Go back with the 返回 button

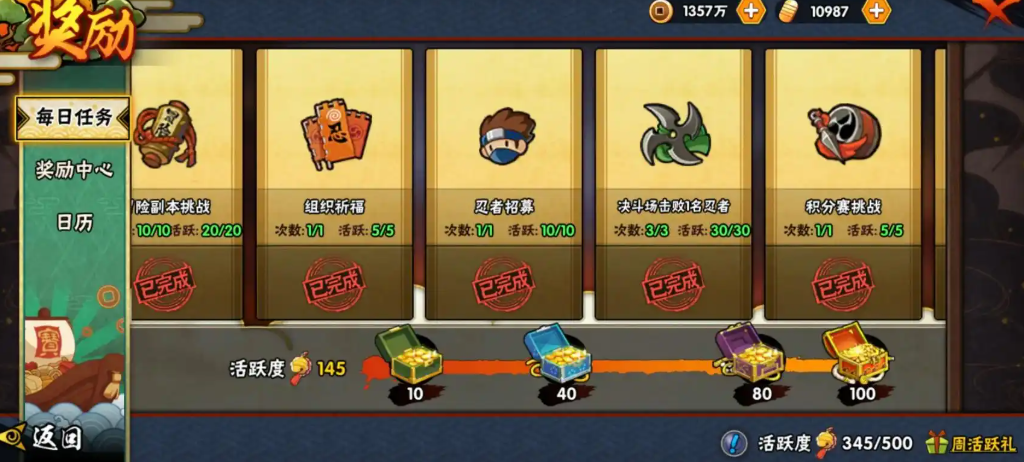[x=45, y=438]
